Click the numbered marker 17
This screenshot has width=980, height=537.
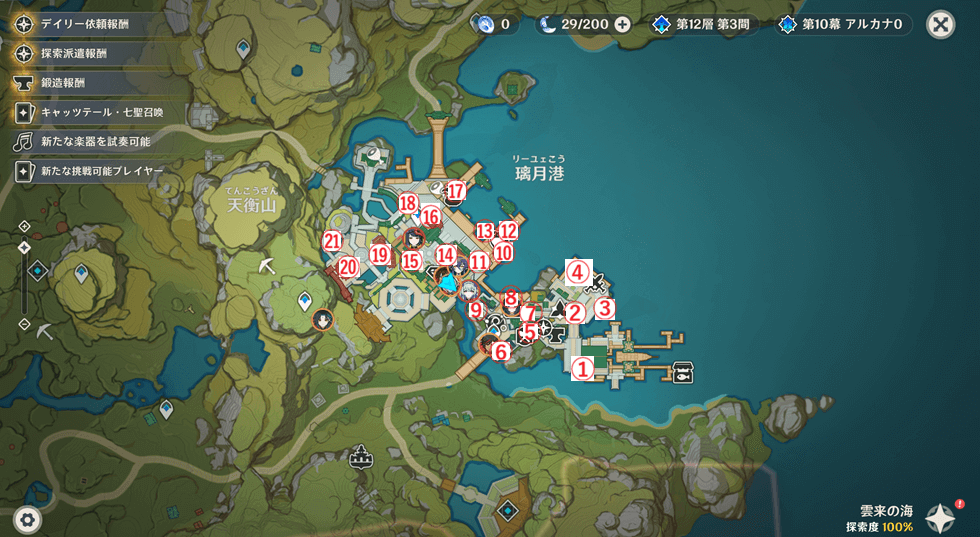coord(457,190)
